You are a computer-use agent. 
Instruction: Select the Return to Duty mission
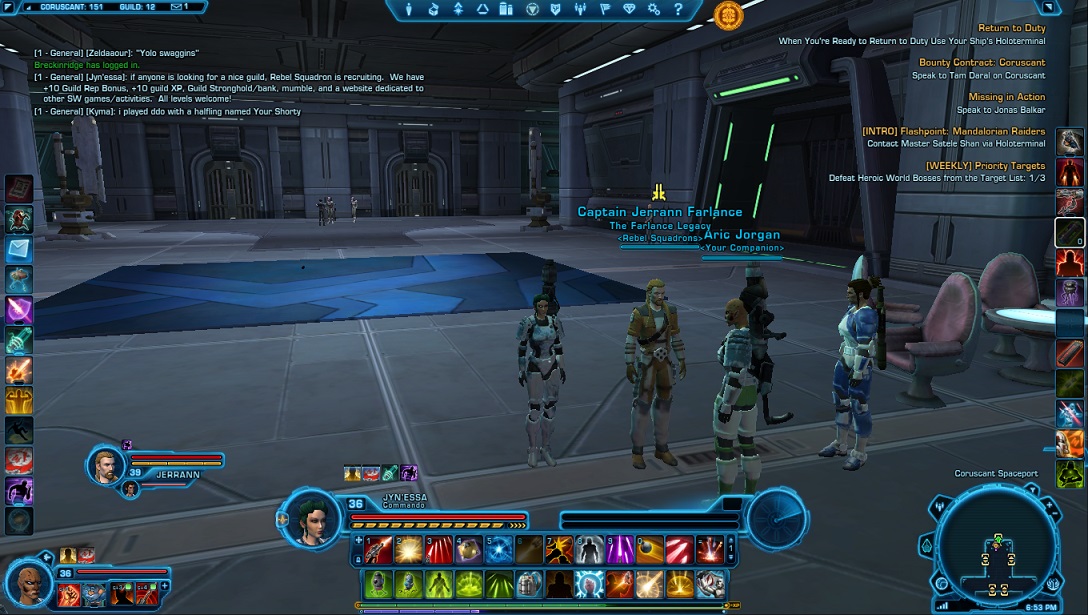(1011, 28)
